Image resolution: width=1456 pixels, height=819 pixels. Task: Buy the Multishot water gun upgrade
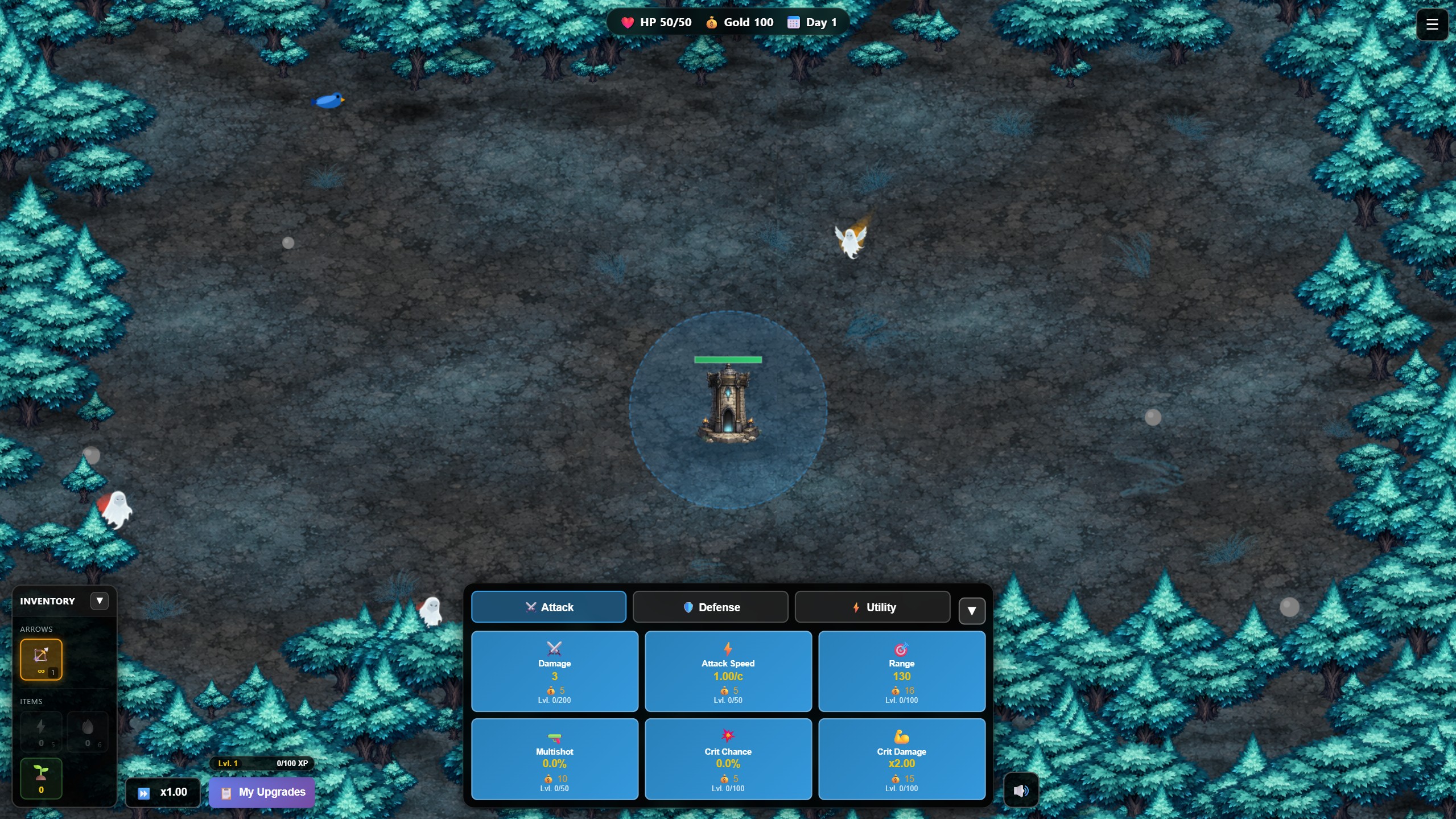click(x=554, y=759)
